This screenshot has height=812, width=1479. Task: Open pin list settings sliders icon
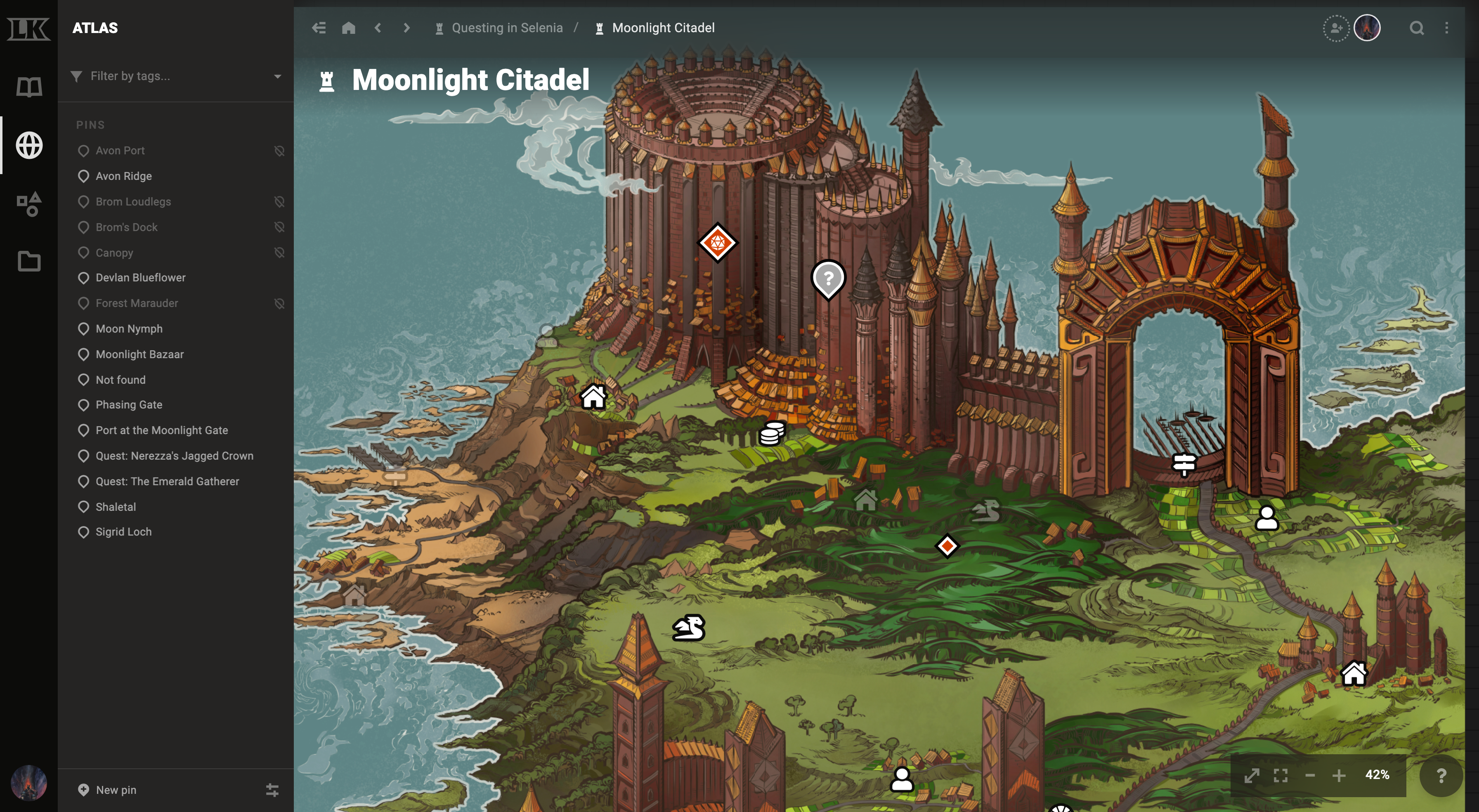click(x=272, y=790)
